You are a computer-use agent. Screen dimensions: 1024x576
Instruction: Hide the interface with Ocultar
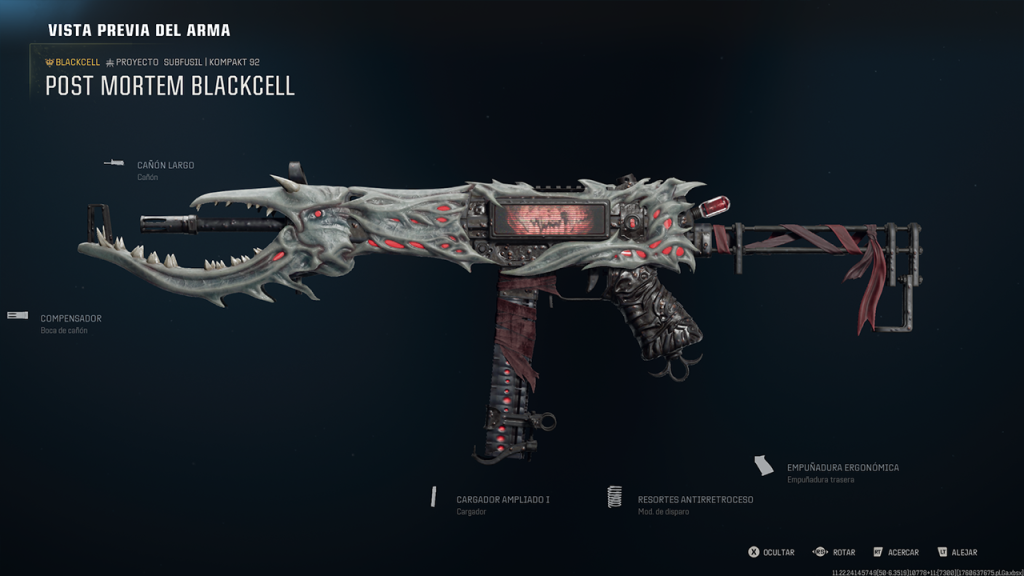point(772,552)
